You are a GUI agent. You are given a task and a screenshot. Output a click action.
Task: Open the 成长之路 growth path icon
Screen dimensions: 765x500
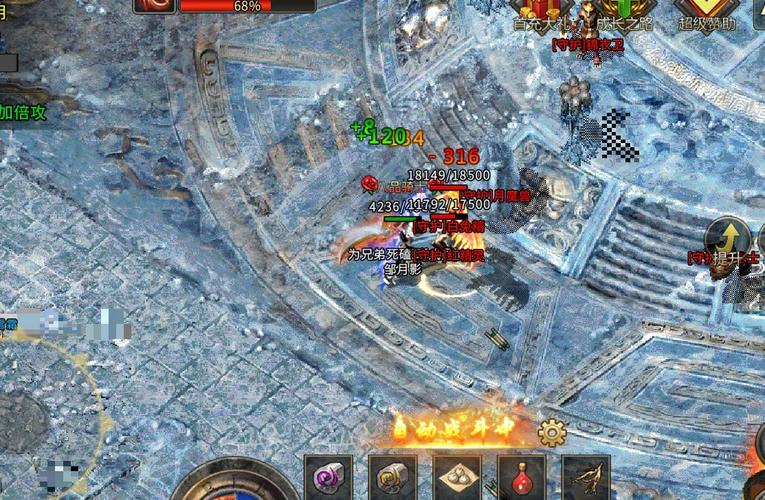[x=619, y=14]
